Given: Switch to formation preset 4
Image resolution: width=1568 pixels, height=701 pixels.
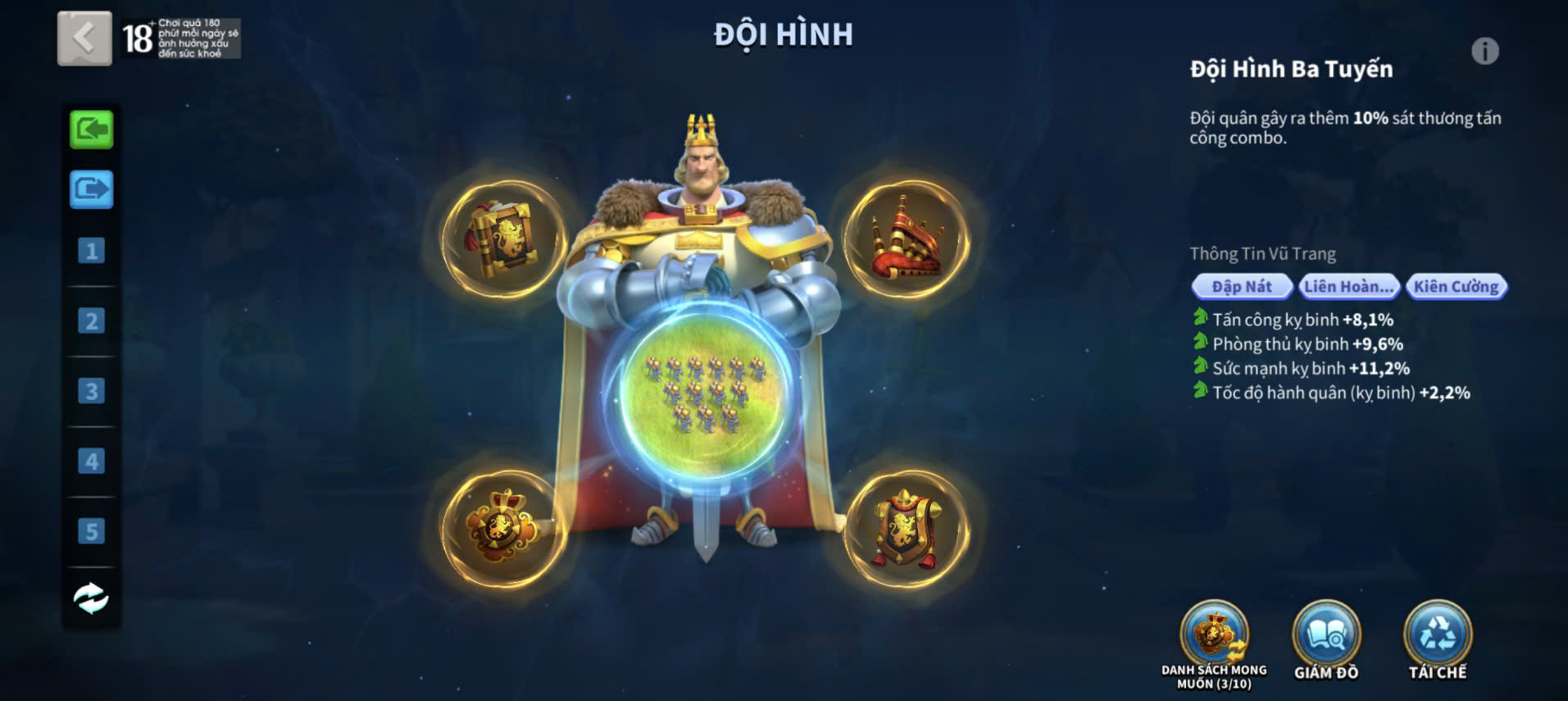Looking at the screenshot, I should (x=91, y=461).
